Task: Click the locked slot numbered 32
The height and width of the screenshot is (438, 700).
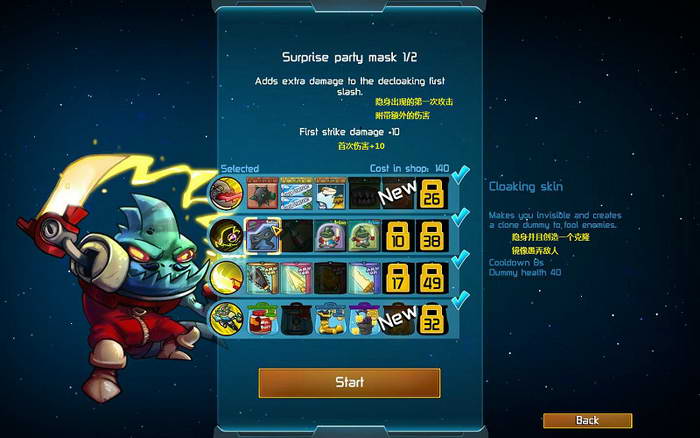Action: 432,320
